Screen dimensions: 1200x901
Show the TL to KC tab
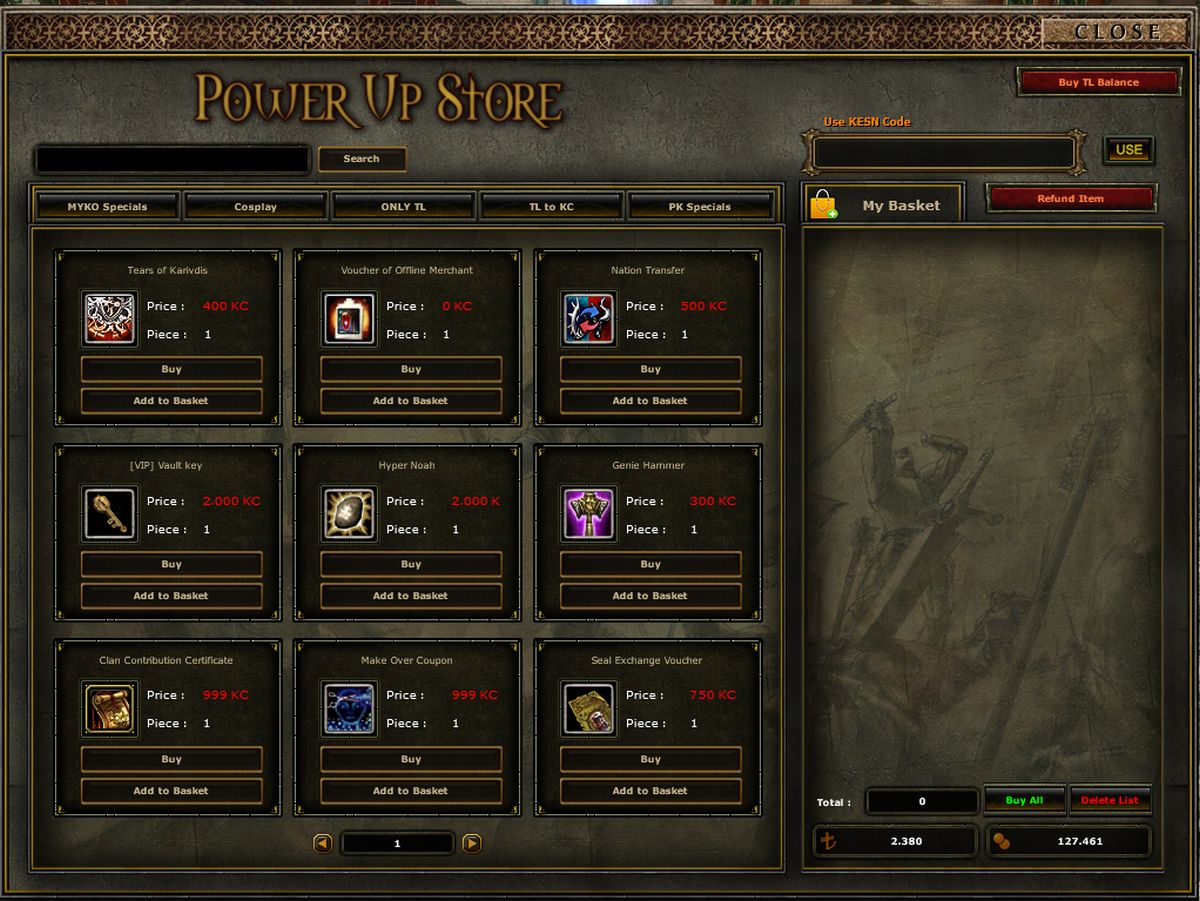(551, 207)
